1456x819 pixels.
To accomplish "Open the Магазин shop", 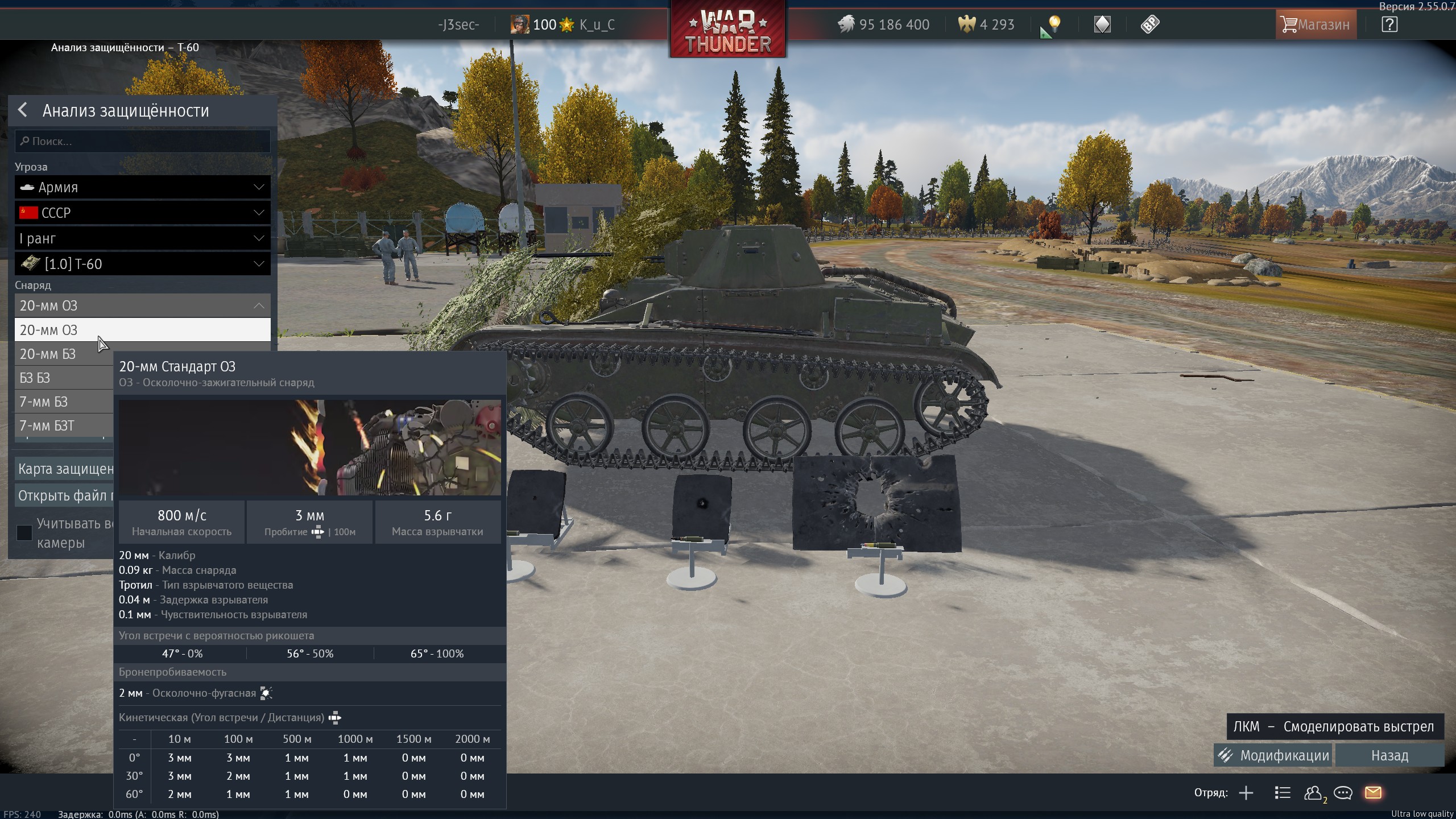I will pos(1315,24).
